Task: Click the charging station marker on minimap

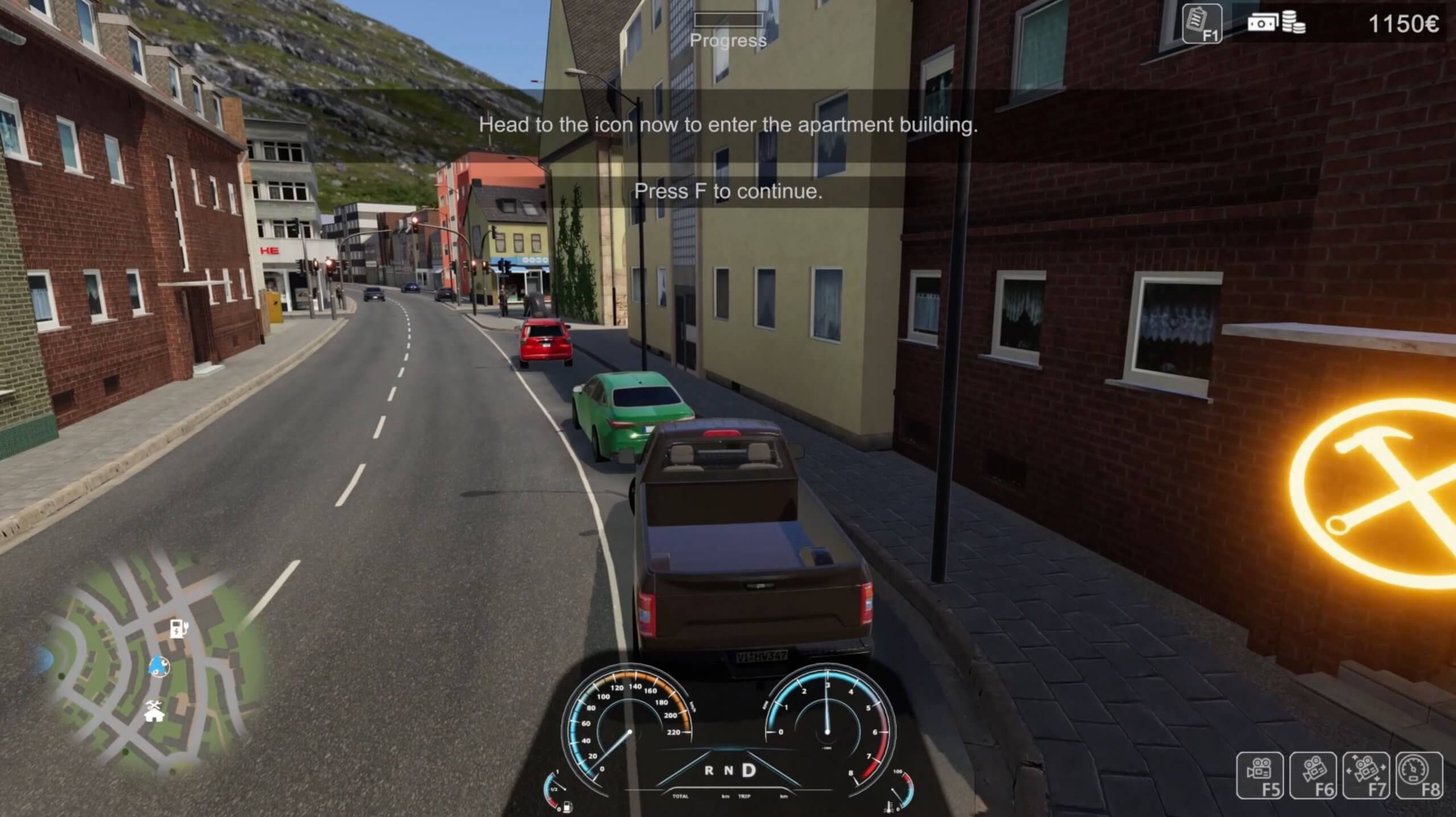Action: click(179, 629)
